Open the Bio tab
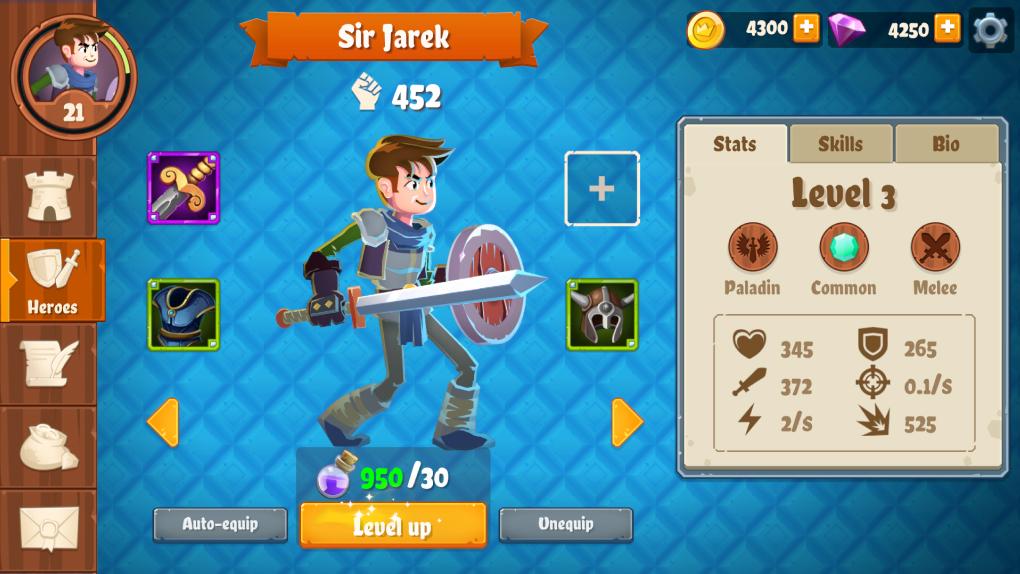Image resolution: width=1020 pixels, height=574 pixels. click(x=946, y=144)
